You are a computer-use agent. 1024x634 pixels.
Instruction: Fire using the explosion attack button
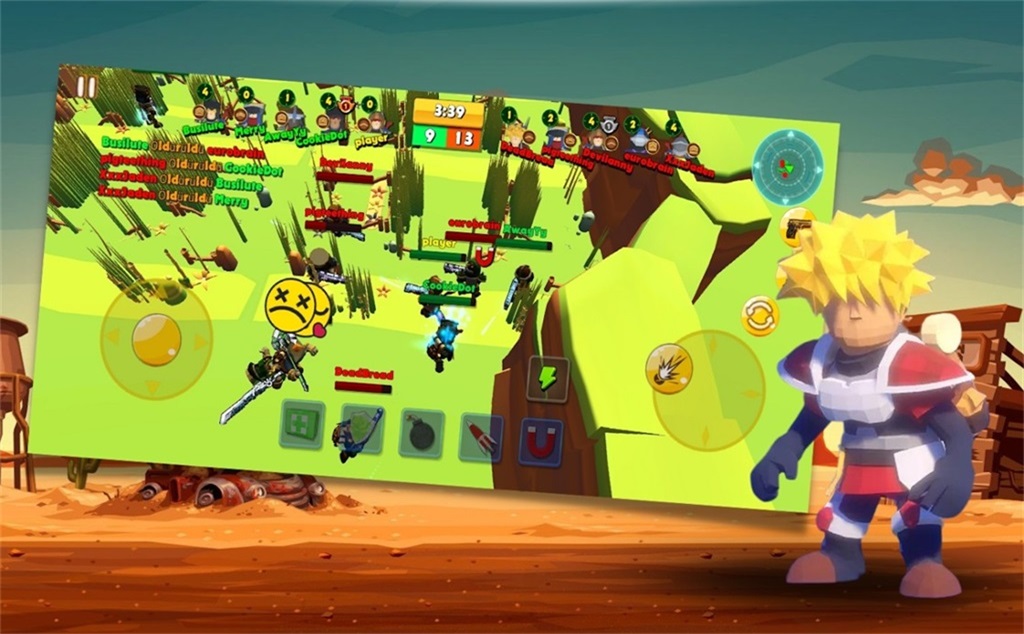pos(666,364)
